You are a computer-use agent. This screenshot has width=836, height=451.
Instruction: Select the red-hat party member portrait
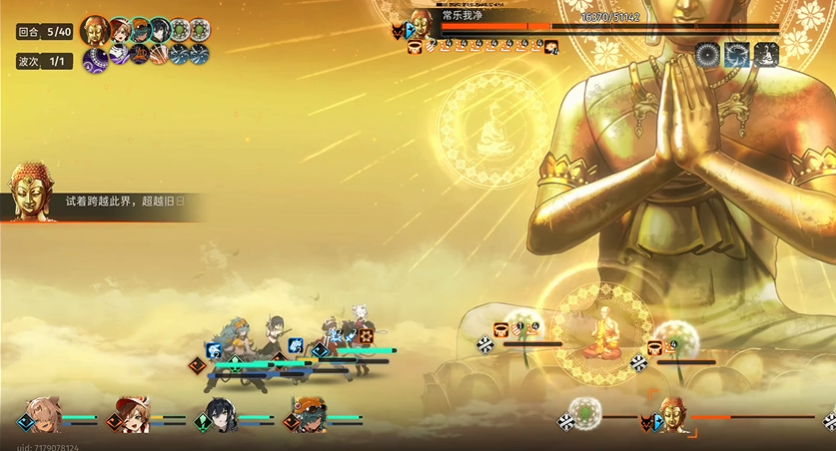tap(131, 414)
